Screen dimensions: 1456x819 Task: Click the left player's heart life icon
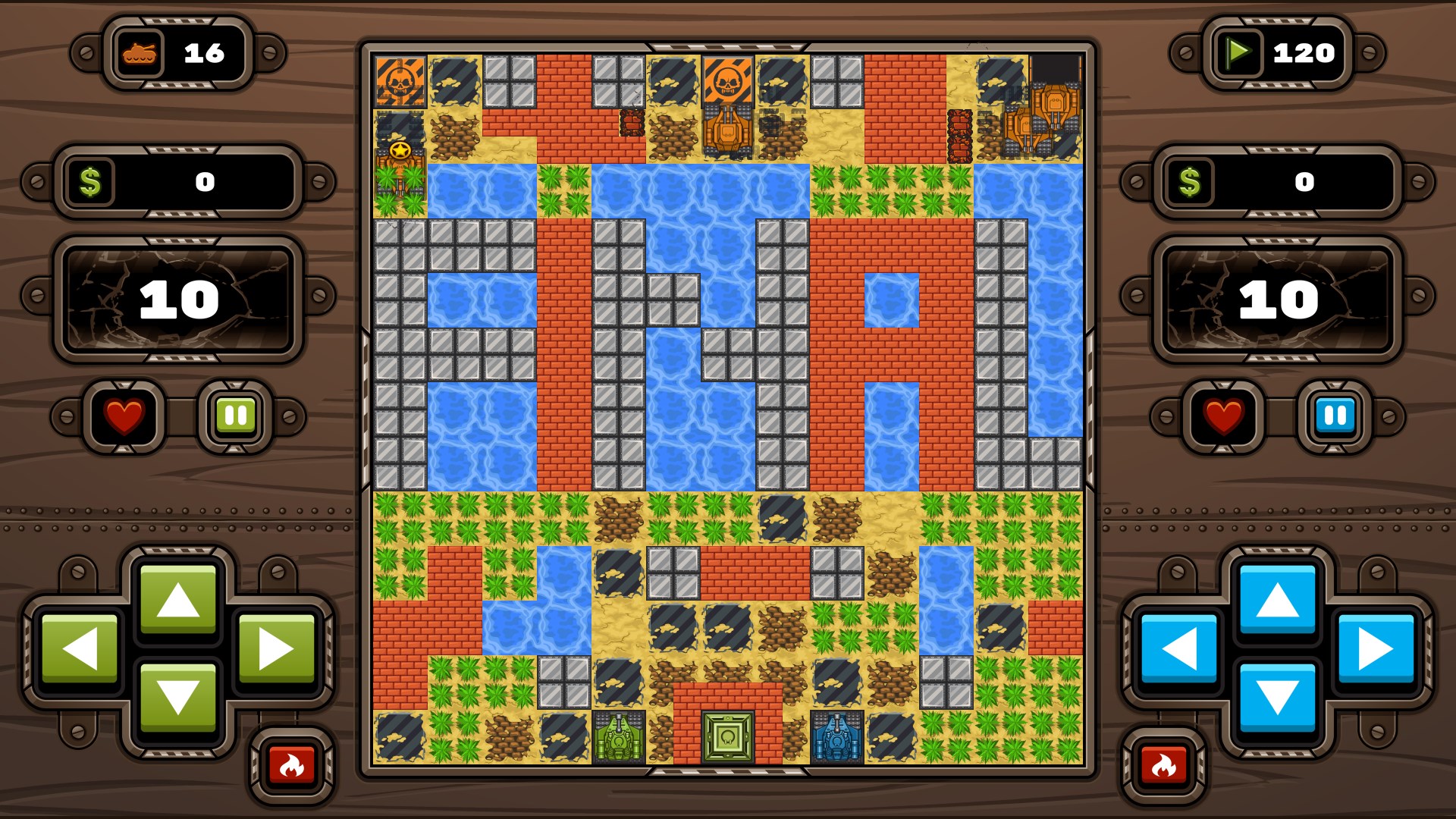pyautogui.click(x=124, y=415)
